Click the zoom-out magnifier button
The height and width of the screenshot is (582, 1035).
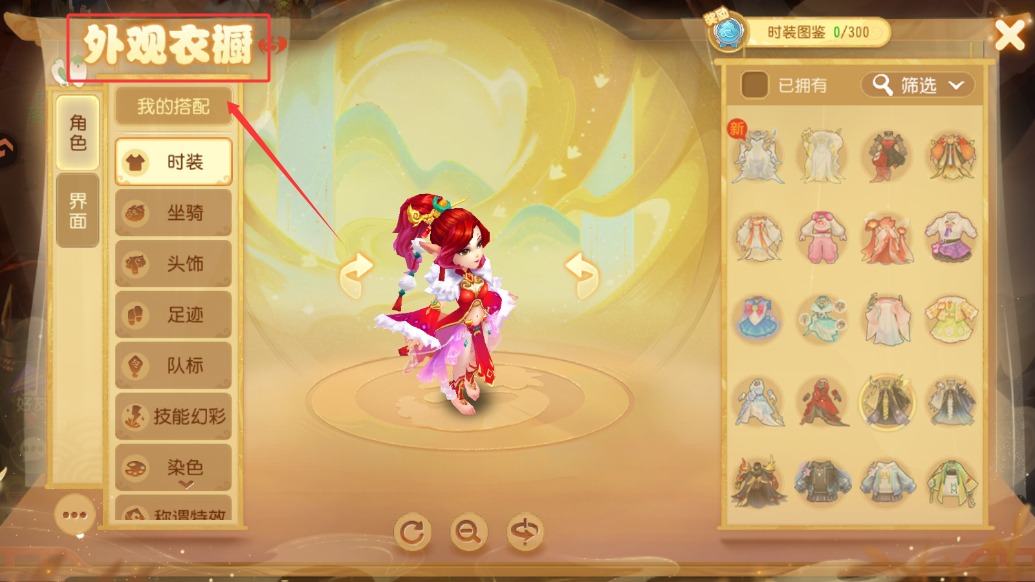tap(468, 531)
